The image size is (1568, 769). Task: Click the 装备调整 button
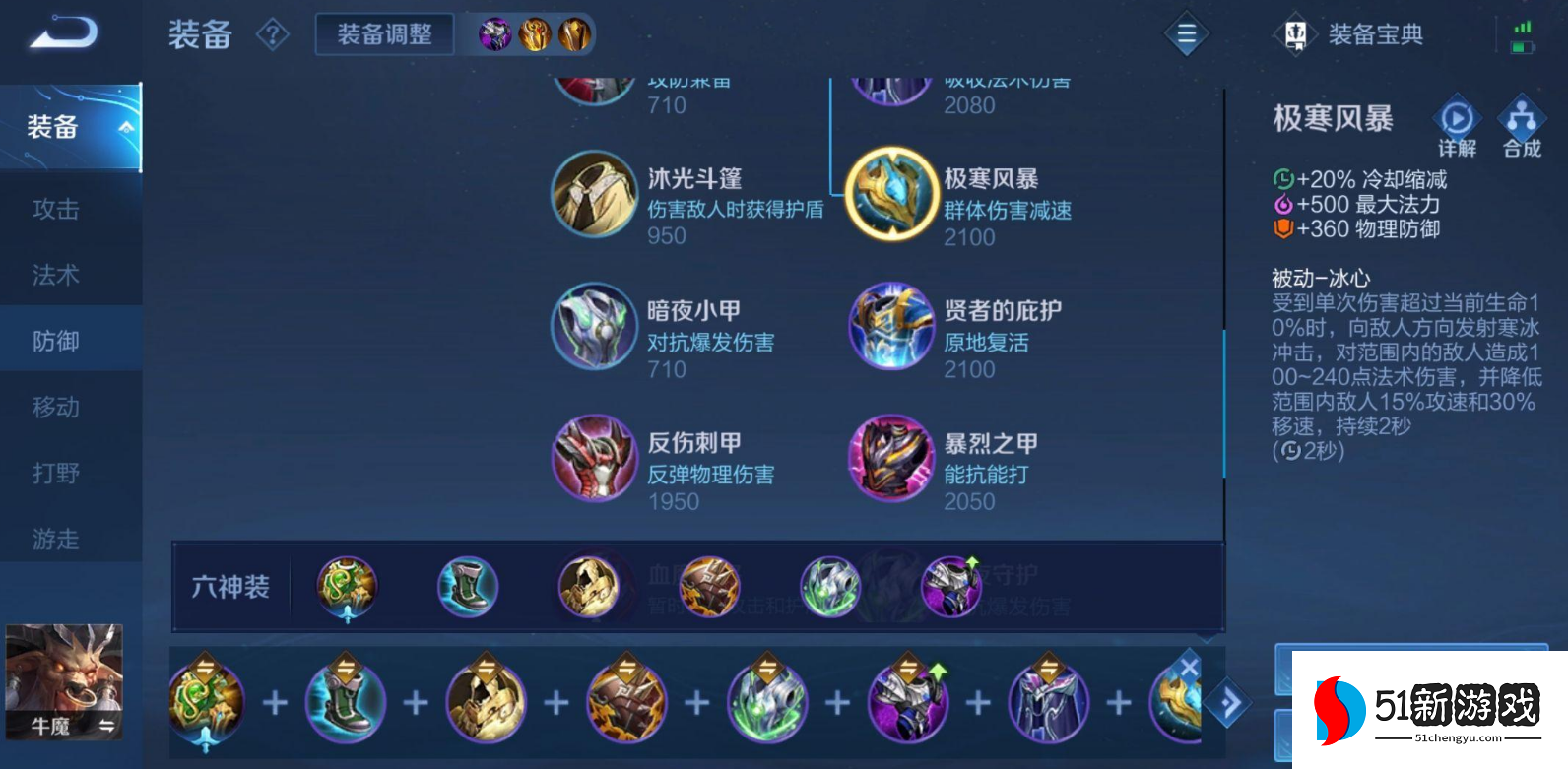click(383, 32)
